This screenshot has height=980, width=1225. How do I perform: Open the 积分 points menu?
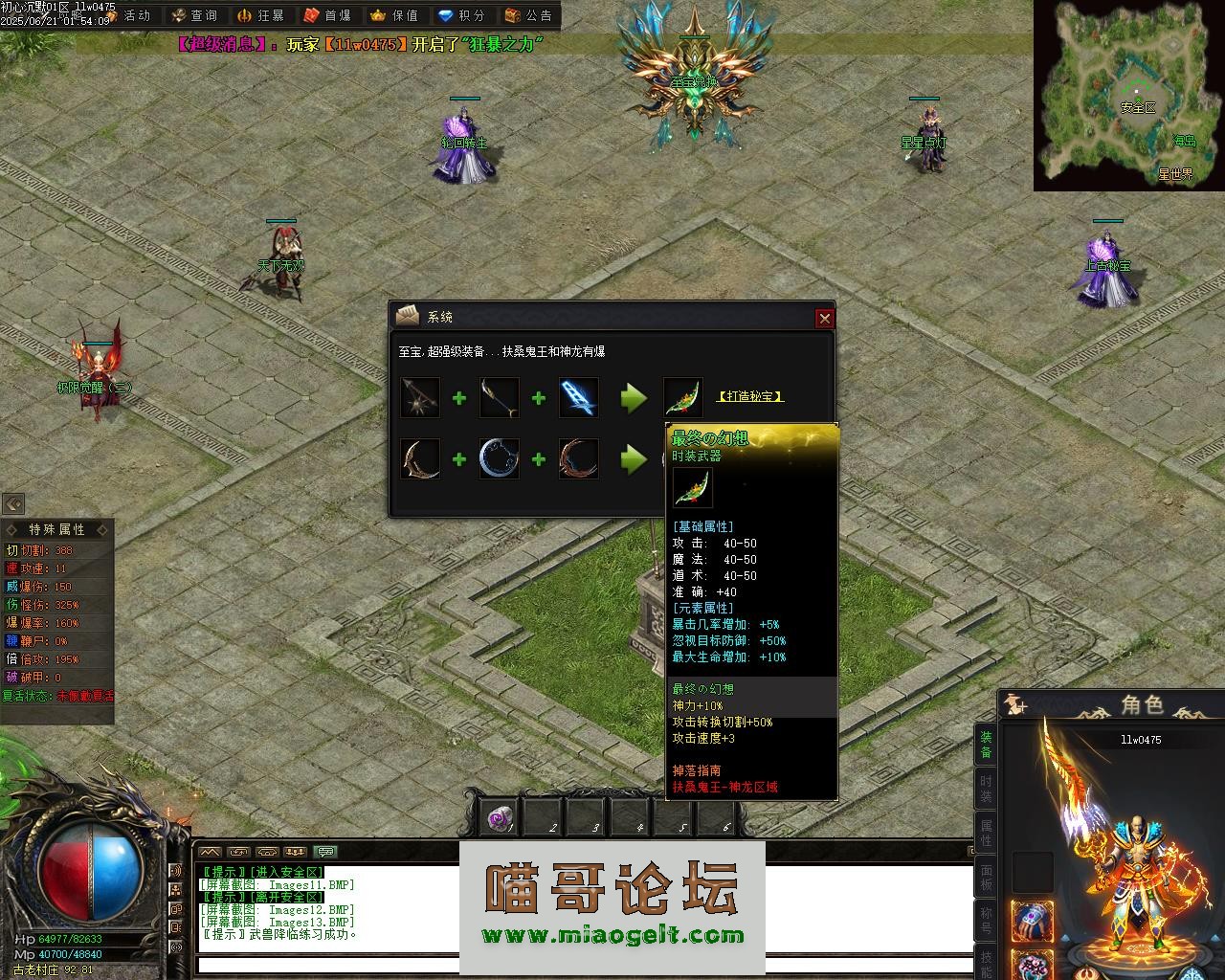(x=461, y=15)
